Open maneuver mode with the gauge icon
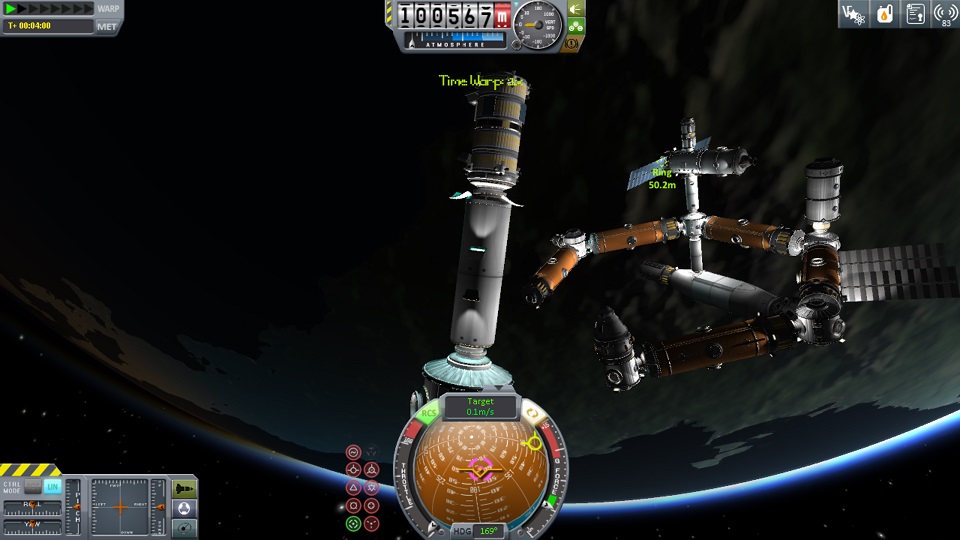Viewport: 960px width, 540px height. [185, 526]
